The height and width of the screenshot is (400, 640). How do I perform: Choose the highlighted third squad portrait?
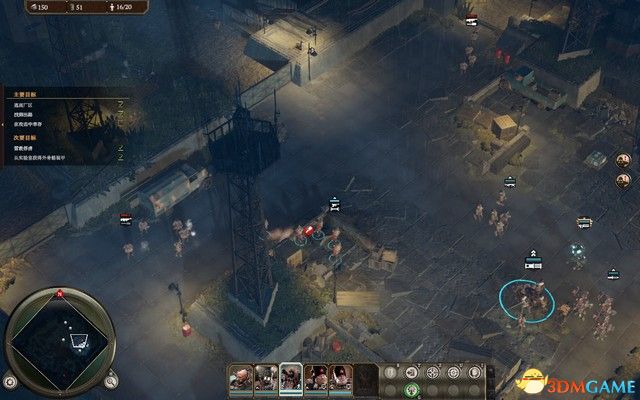pos(291,377)
